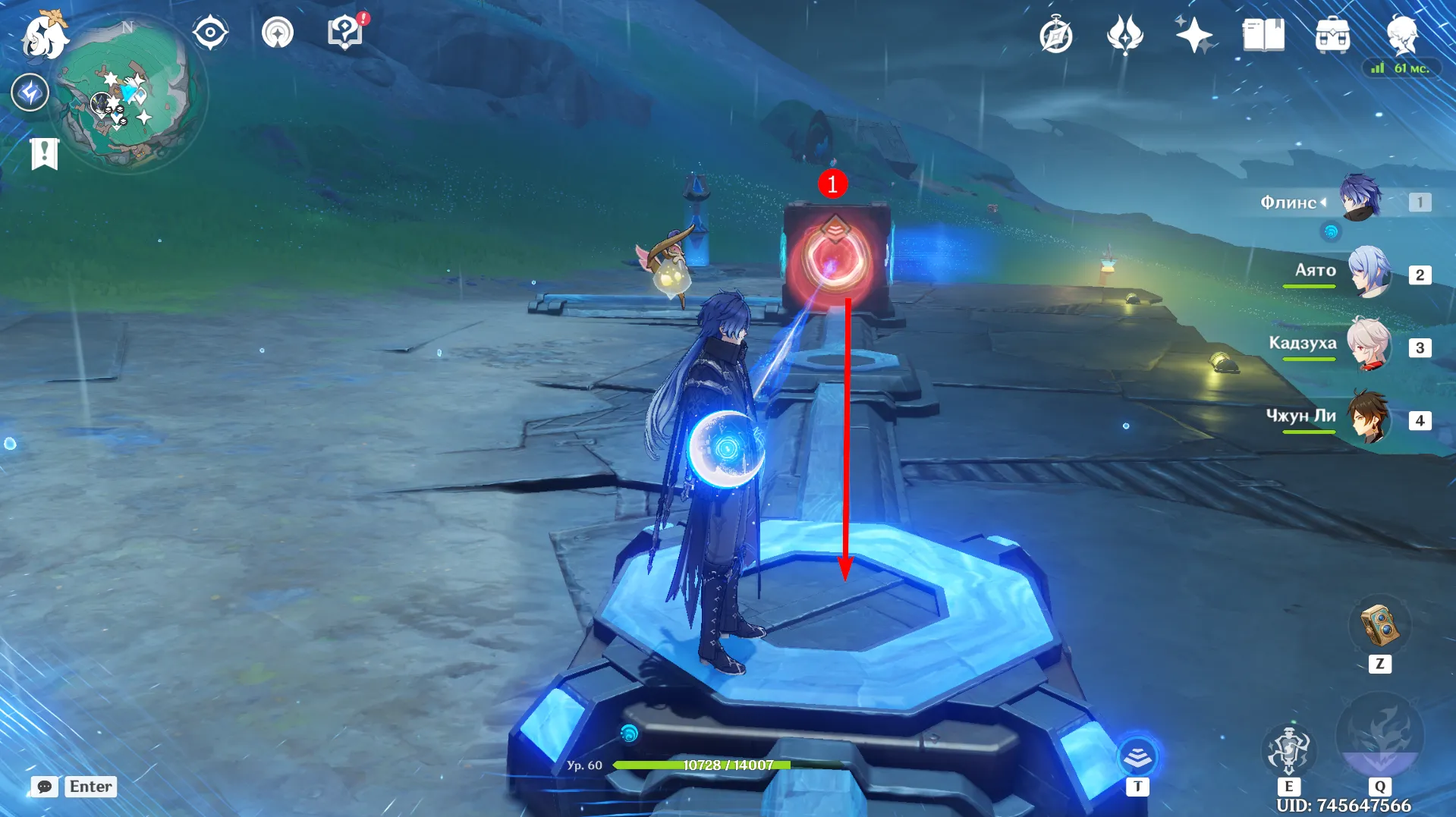Click the blue lightning icon beside minimap
The image size is (1456, 817).
[x=30, y=93]
